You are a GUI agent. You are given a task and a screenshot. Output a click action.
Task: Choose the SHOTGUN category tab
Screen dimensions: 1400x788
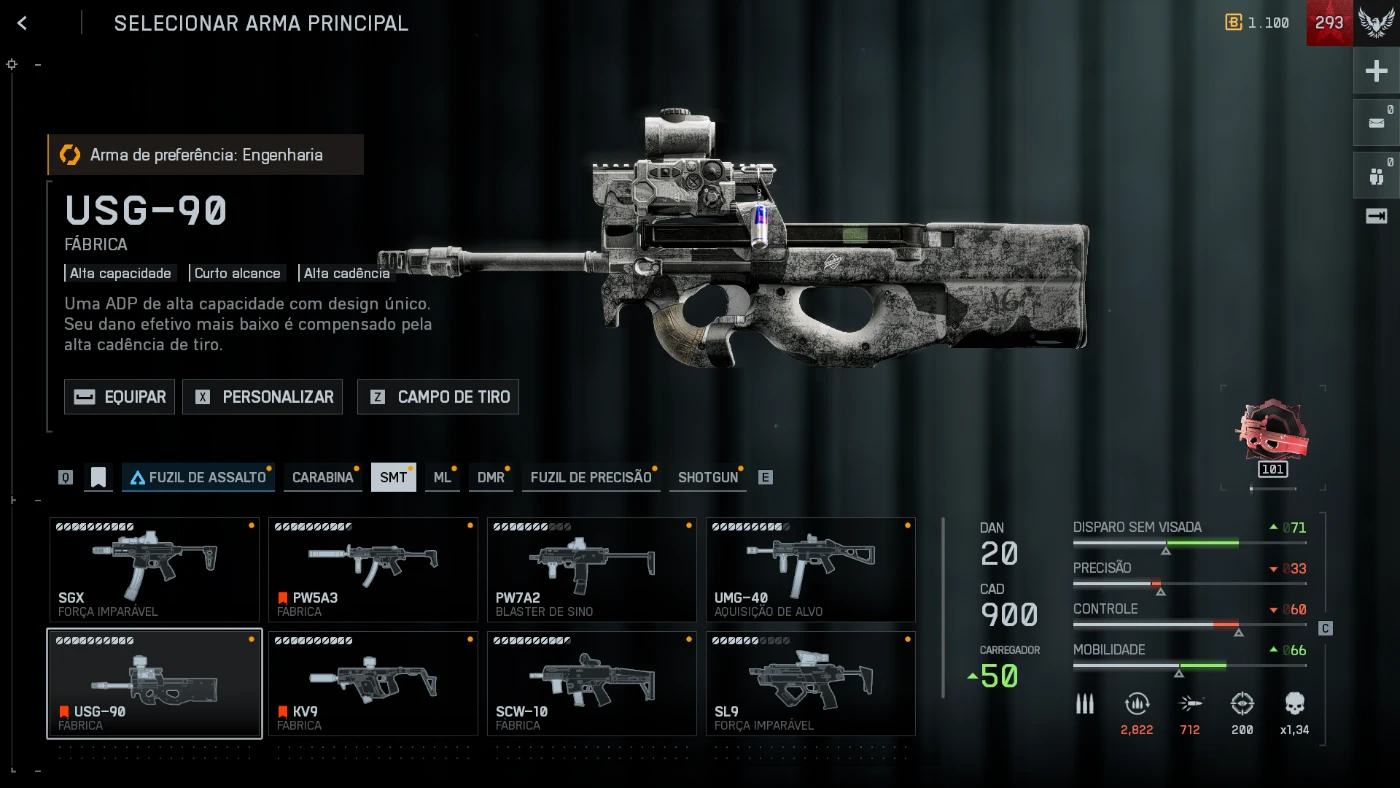708,477
